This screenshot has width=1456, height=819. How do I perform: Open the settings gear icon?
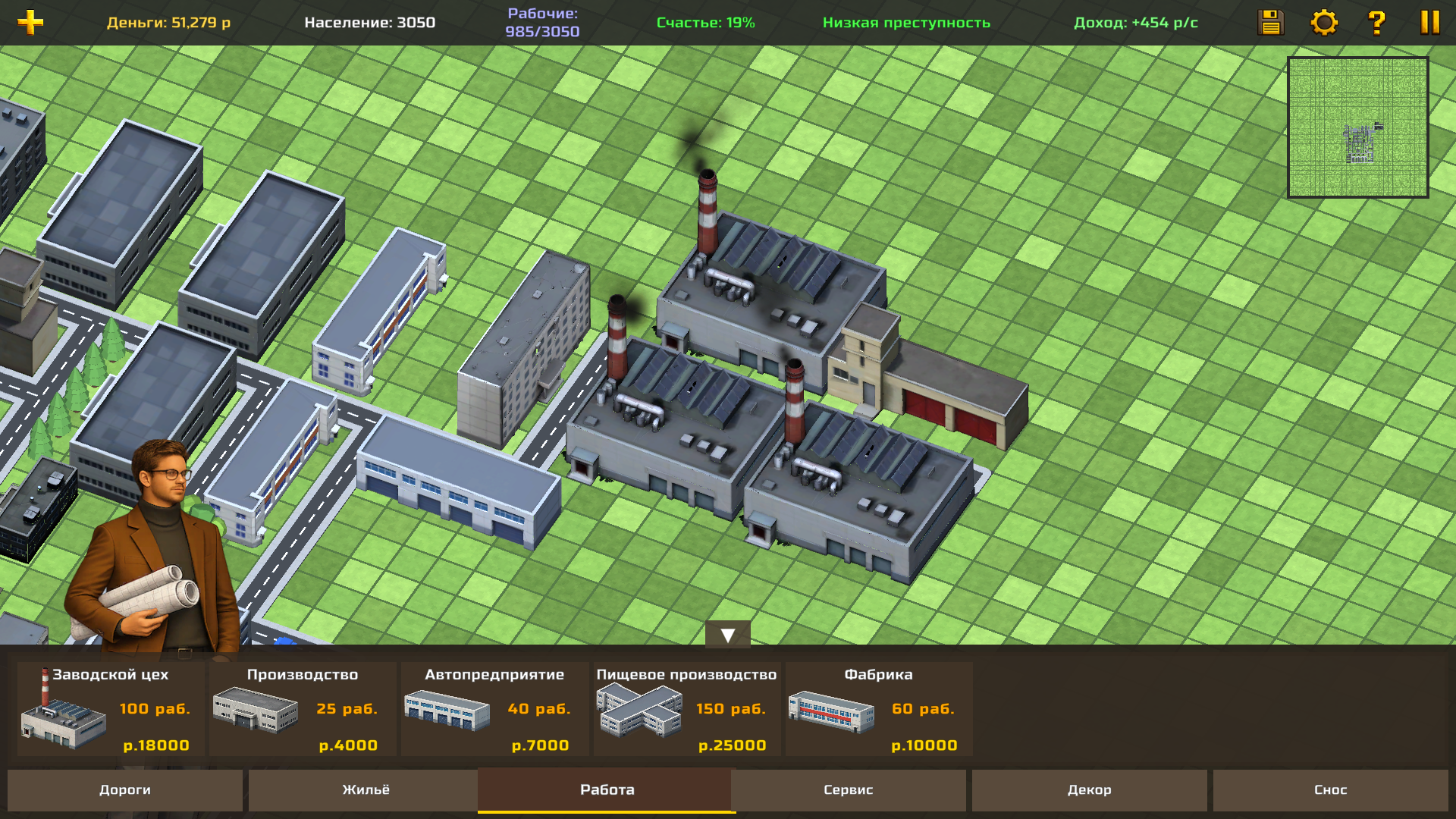[1323, 23]
